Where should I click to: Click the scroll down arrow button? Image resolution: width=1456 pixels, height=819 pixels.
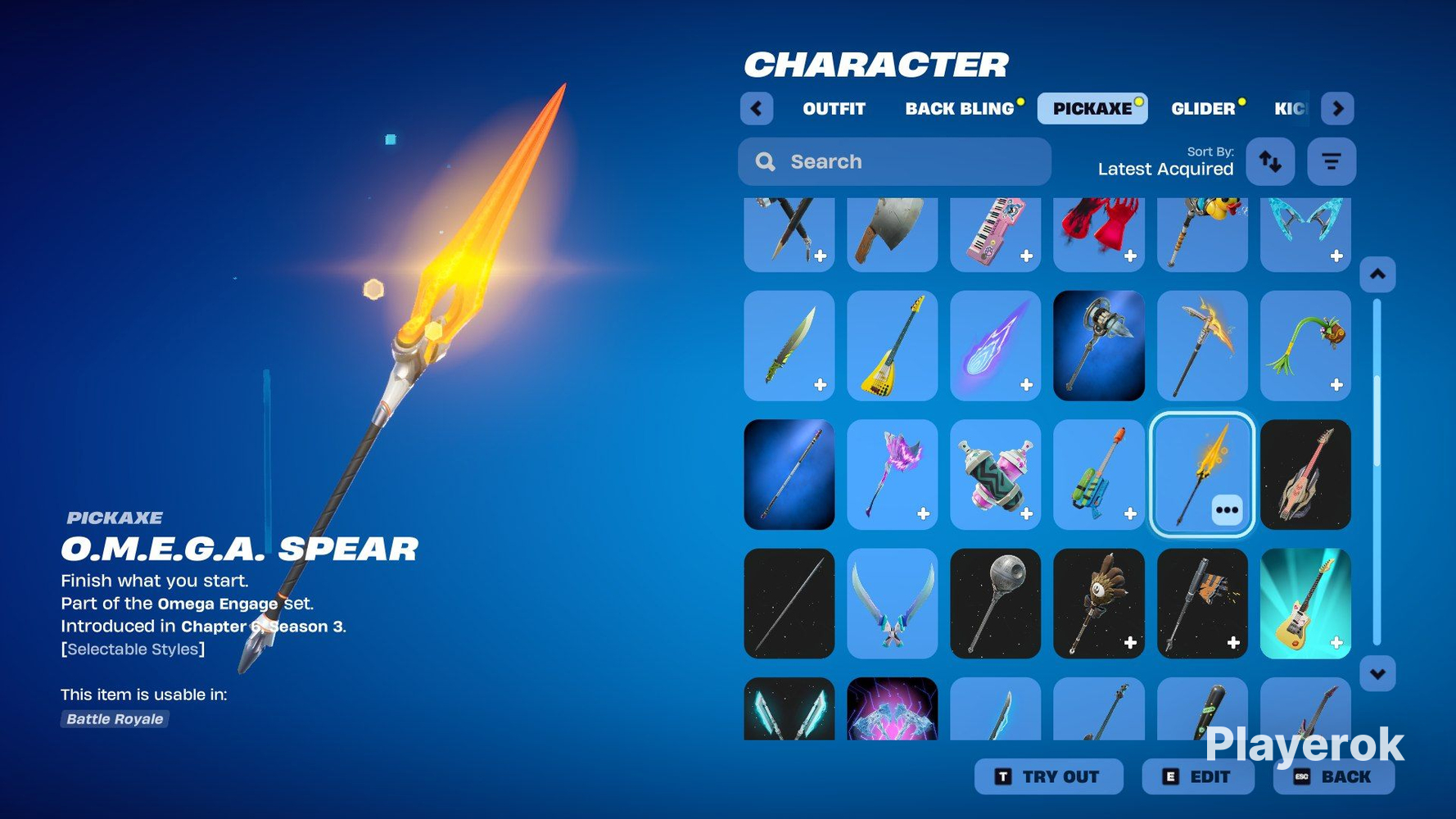coord(1377,674)
